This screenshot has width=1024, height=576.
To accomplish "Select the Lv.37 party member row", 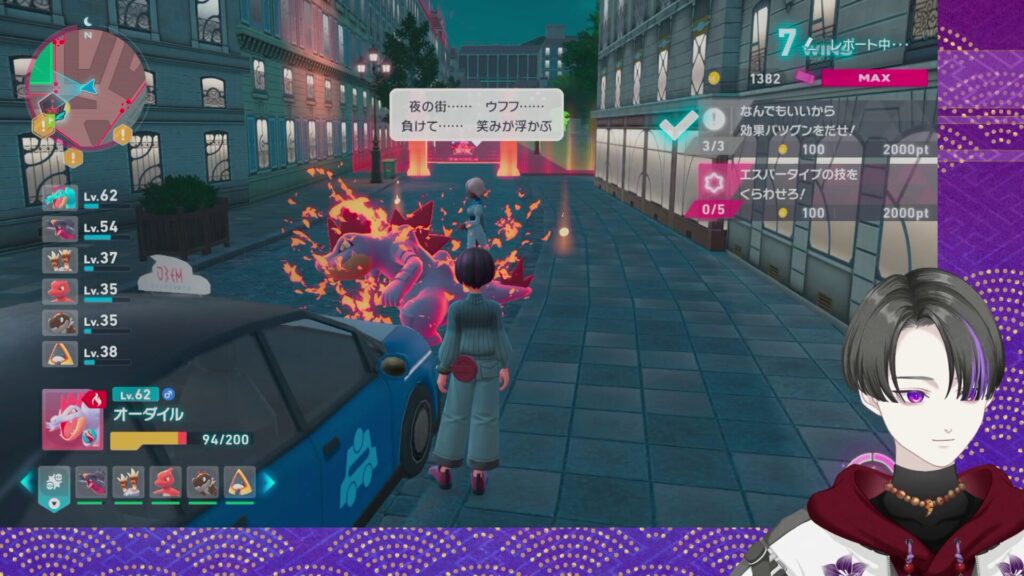I will click(x=83, y=260).
